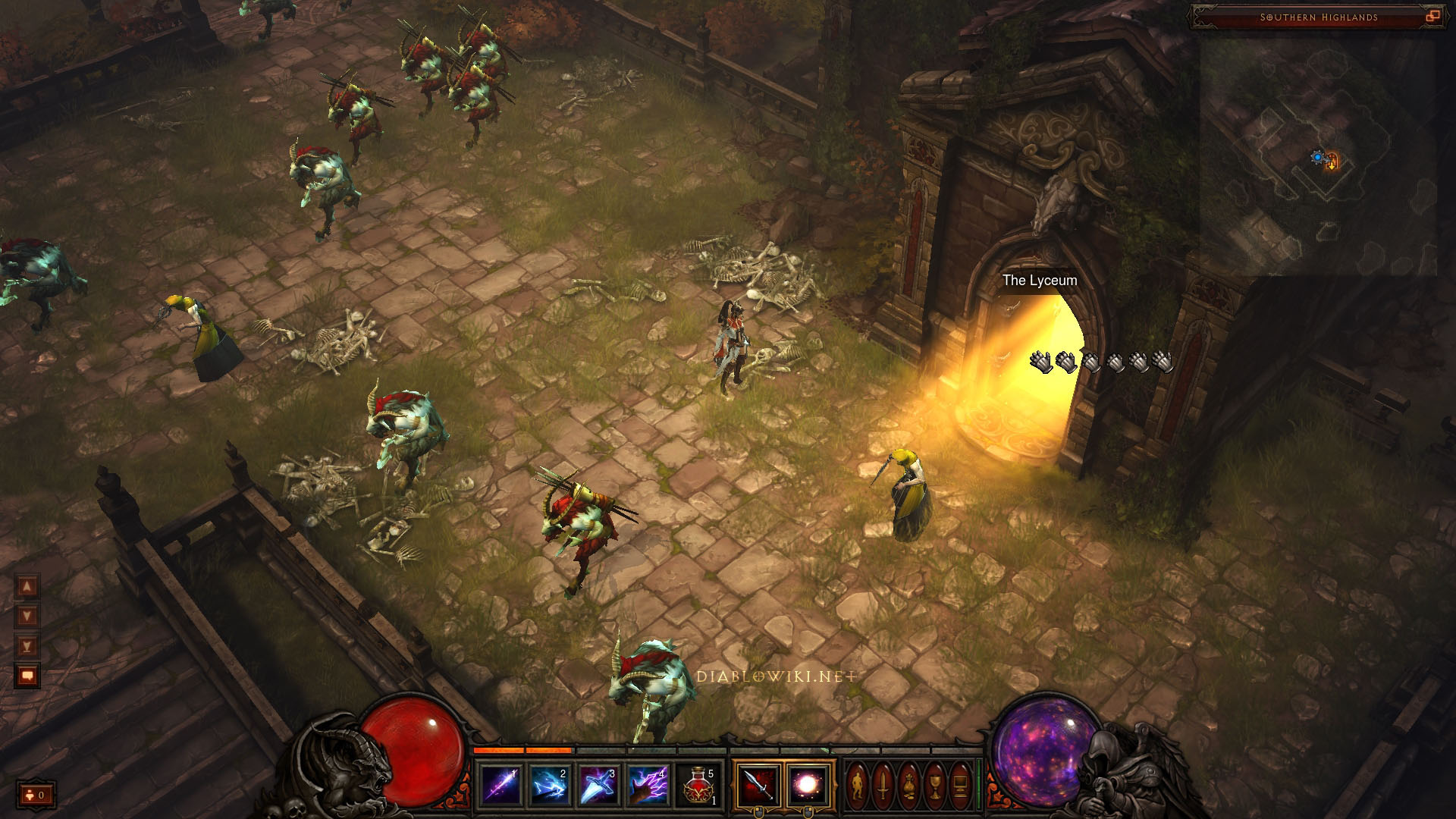Screen dimensions: 1456x819
Task: Open the computer-icon game menu button
Action: (961, 786)
